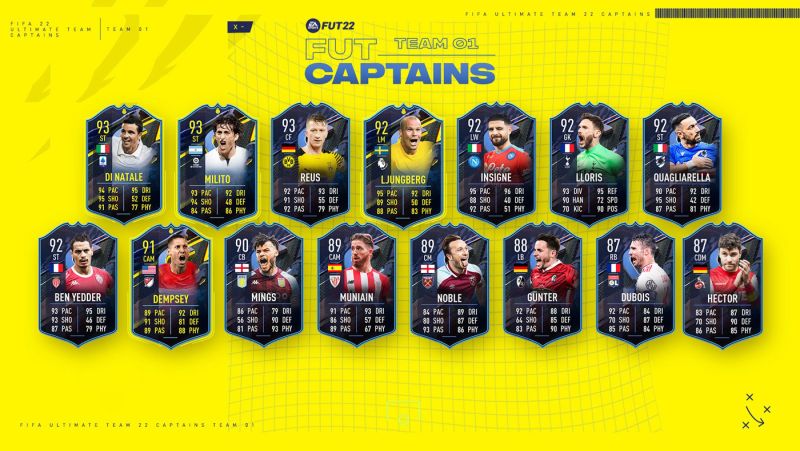Choose the Mings player card
This screenshot has height=451, width=800.
tap(262, 283)
